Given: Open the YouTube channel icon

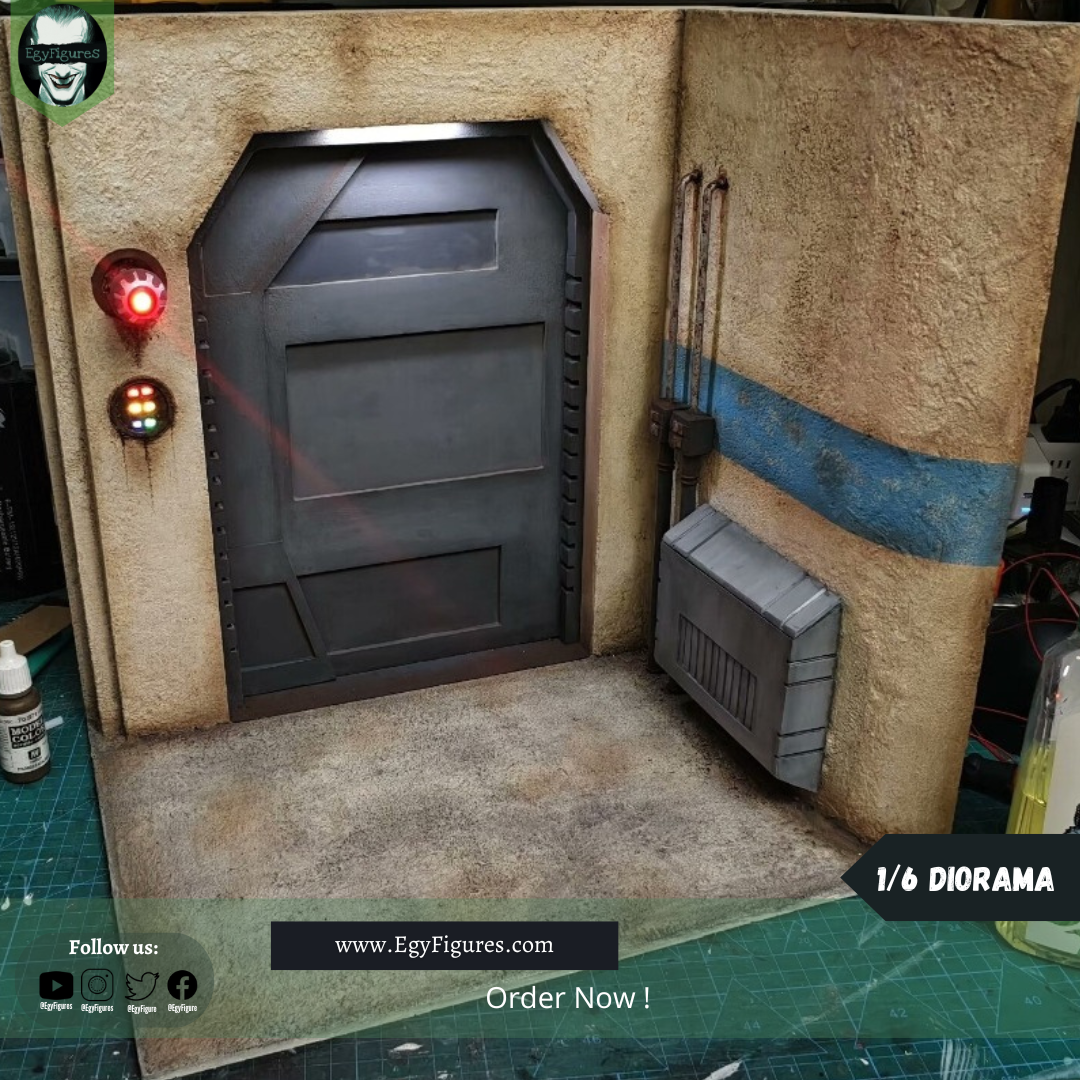Looking at the screenshot, I should 56,986.
